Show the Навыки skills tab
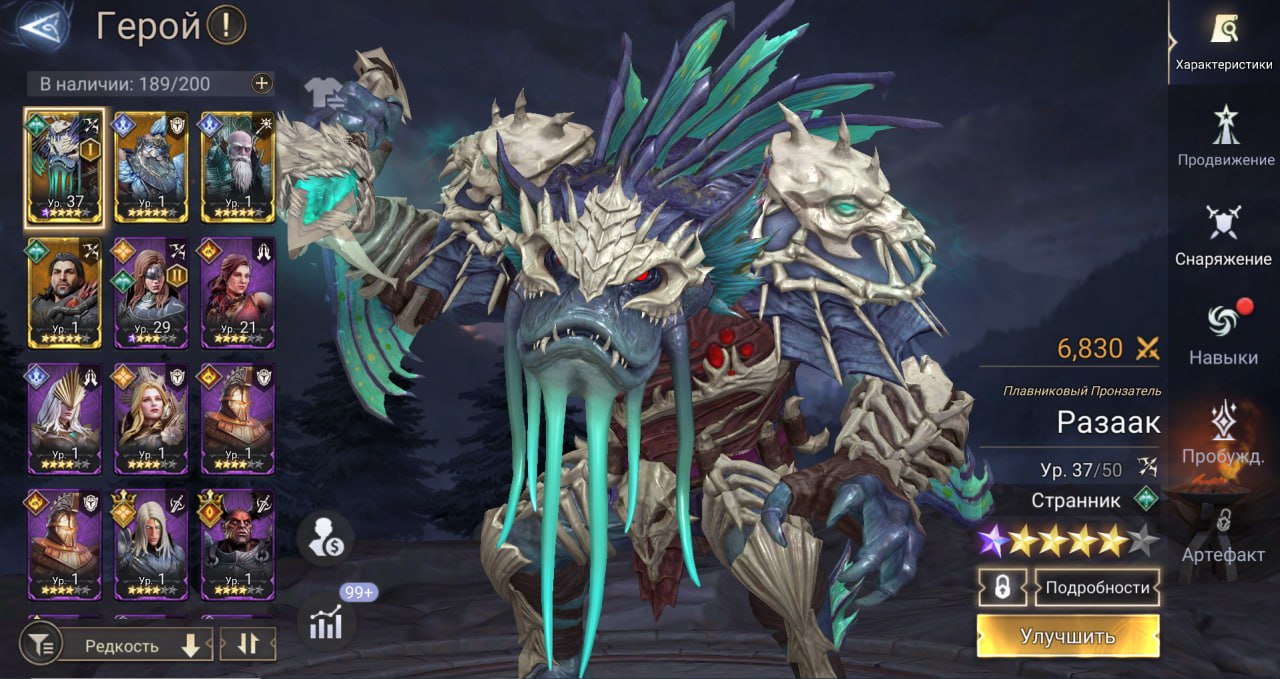The width and height of the screenshot is (1280, 679). click(1223, 333)
